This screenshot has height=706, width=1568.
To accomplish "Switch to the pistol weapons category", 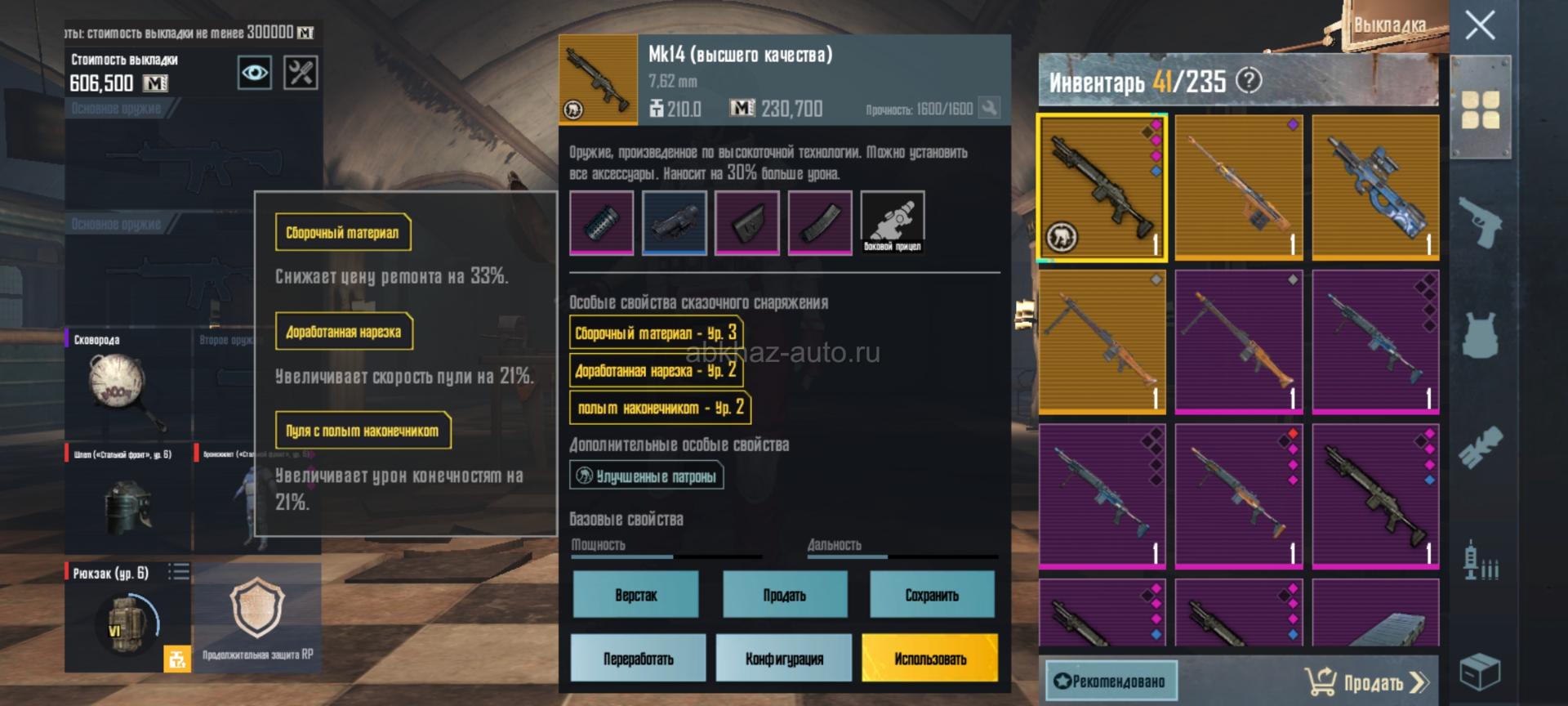I will [x=1480, y=221].
